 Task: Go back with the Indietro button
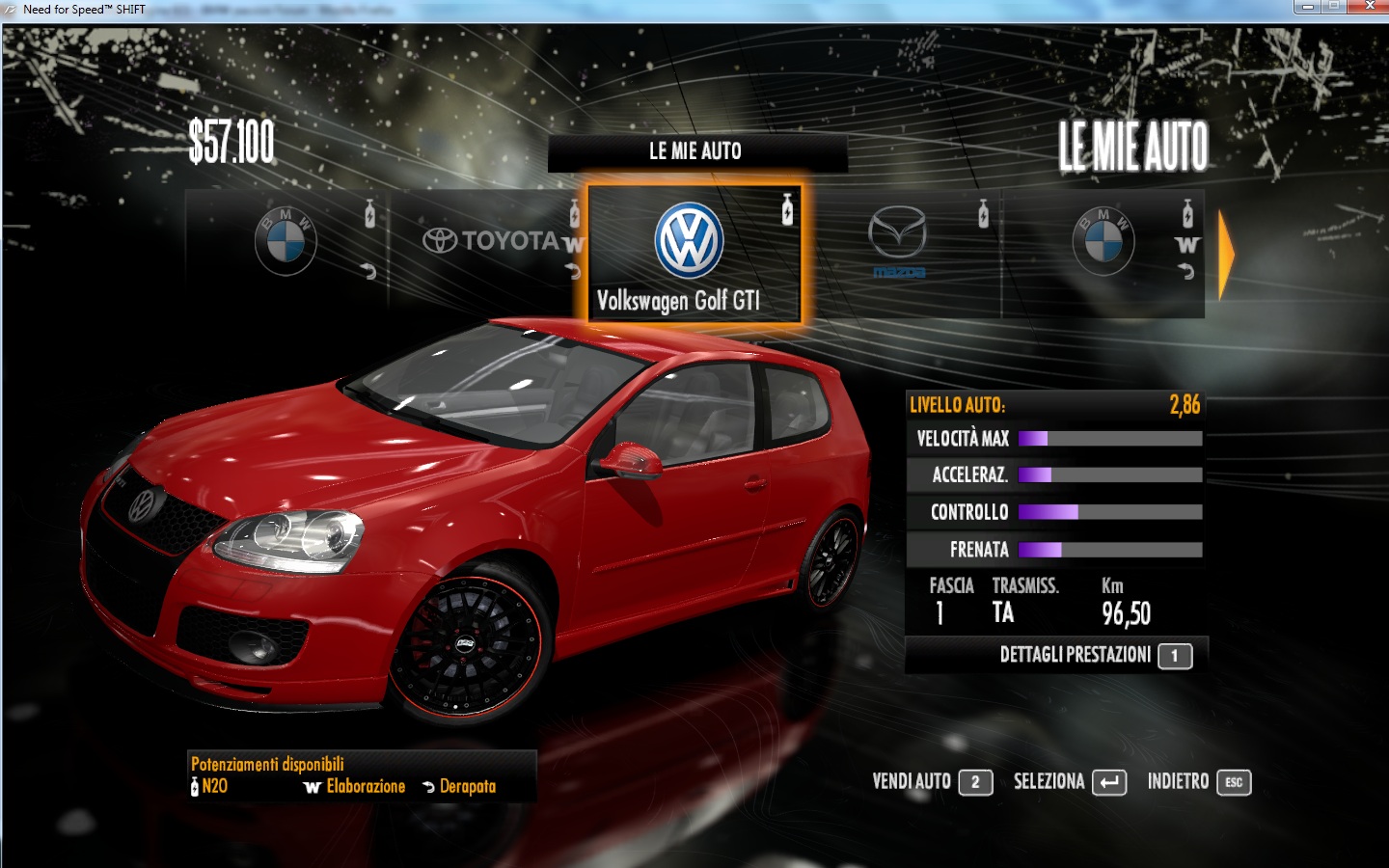pos(1198,782)
